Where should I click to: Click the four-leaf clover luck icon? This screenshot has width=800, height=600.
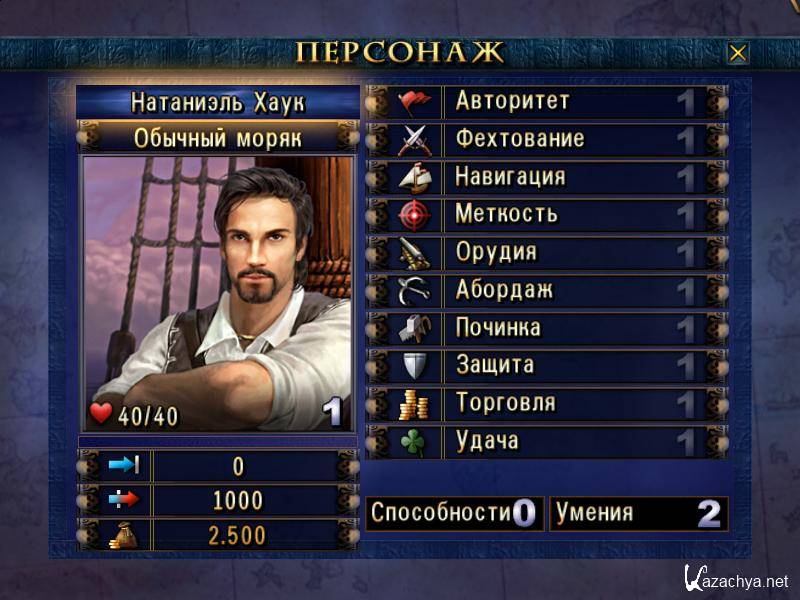[x=413, y=441]
